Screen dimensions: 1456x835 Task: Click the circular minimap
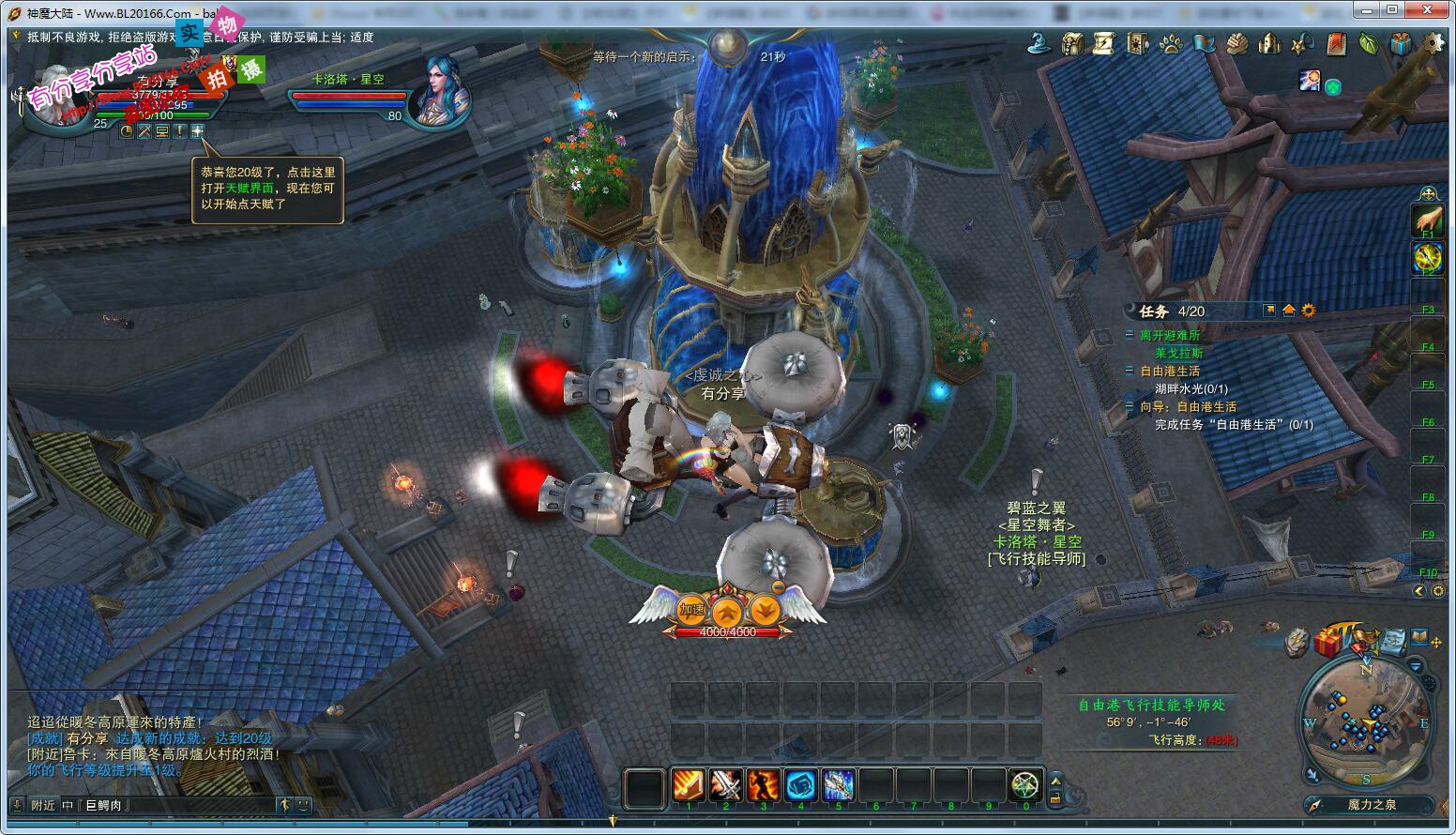click(1367, 722)
